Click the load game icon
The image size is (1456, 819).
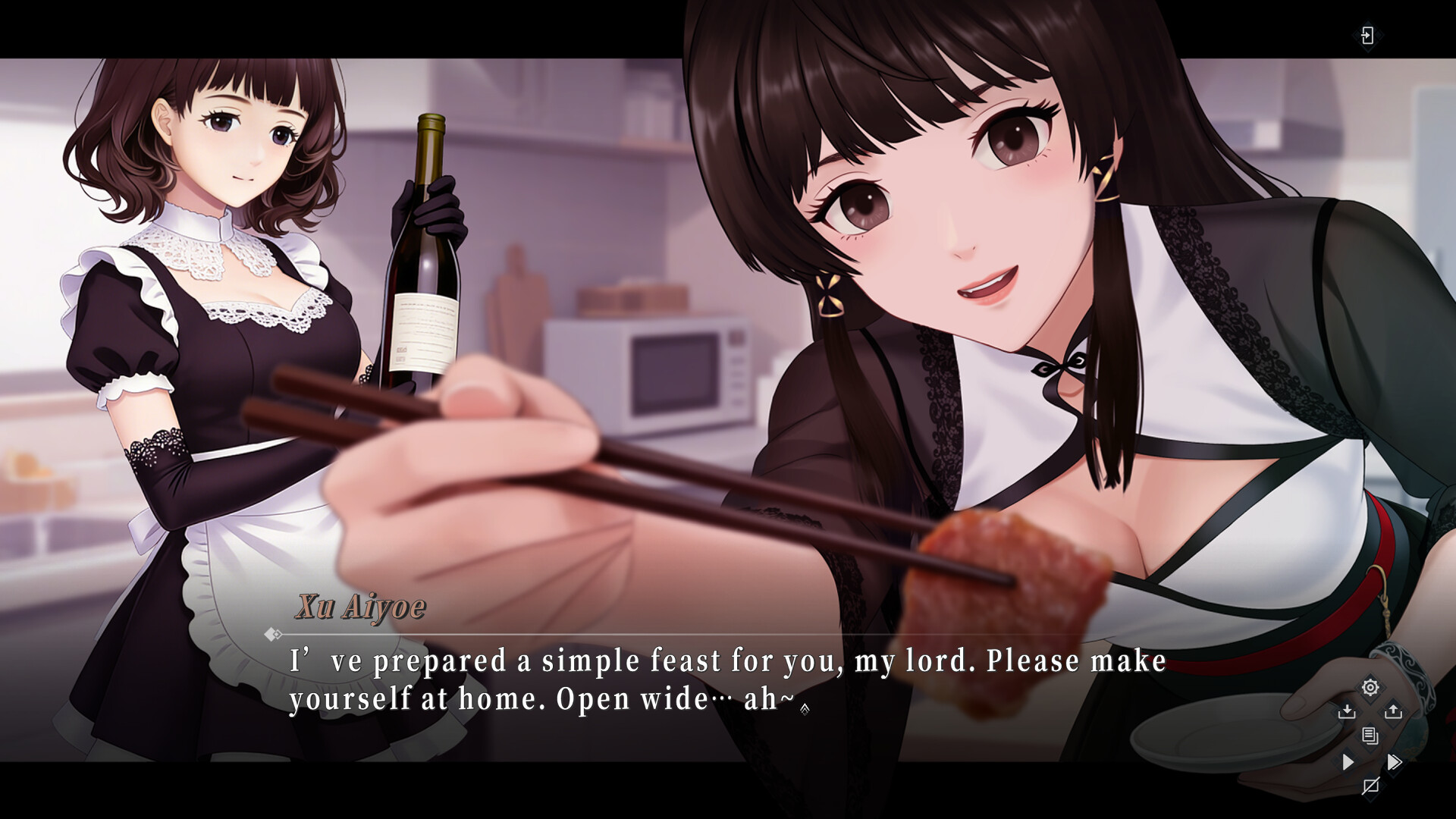pos(1393,711)
